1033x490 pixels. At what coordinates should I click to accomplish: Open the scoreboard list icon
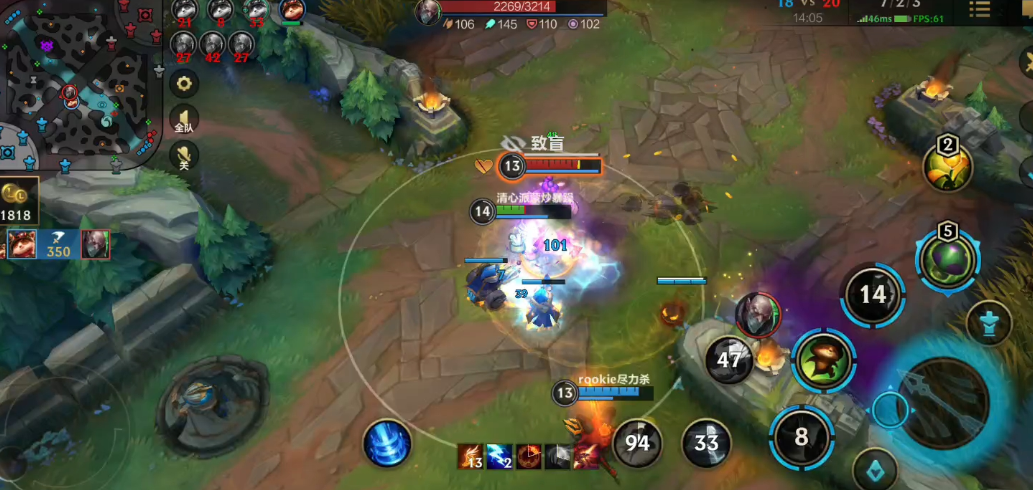[979, 9]
